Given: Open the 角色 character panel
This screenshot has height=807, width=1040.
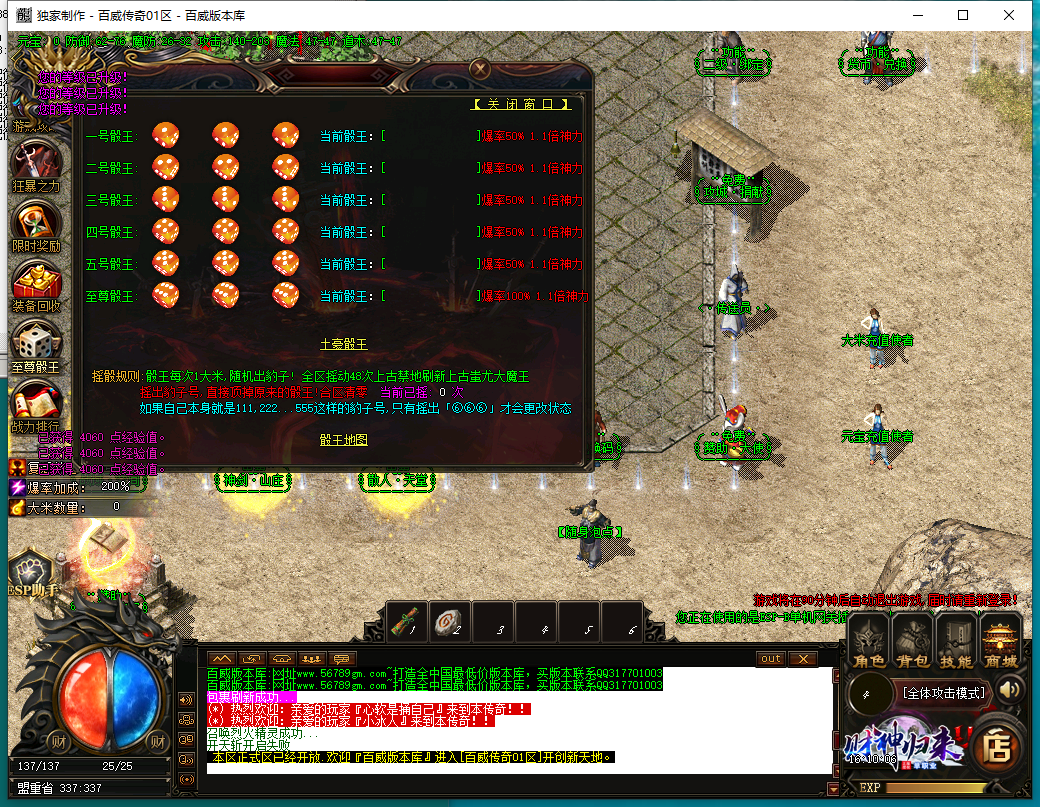Looking at the screenshot, I should (868, 640).
